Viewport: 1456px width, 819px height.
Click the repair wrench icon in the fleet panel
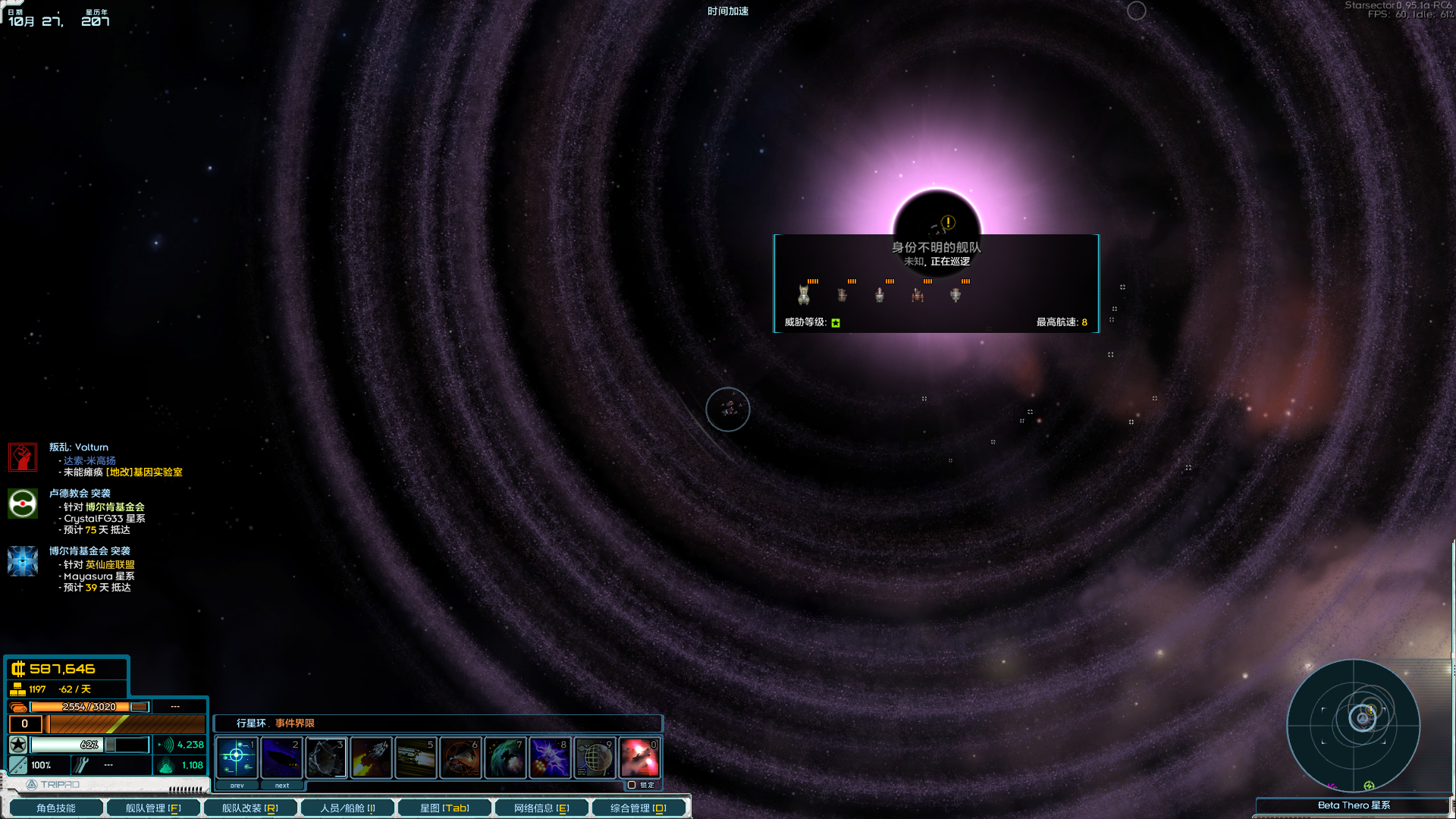click(x=80, y=764)
